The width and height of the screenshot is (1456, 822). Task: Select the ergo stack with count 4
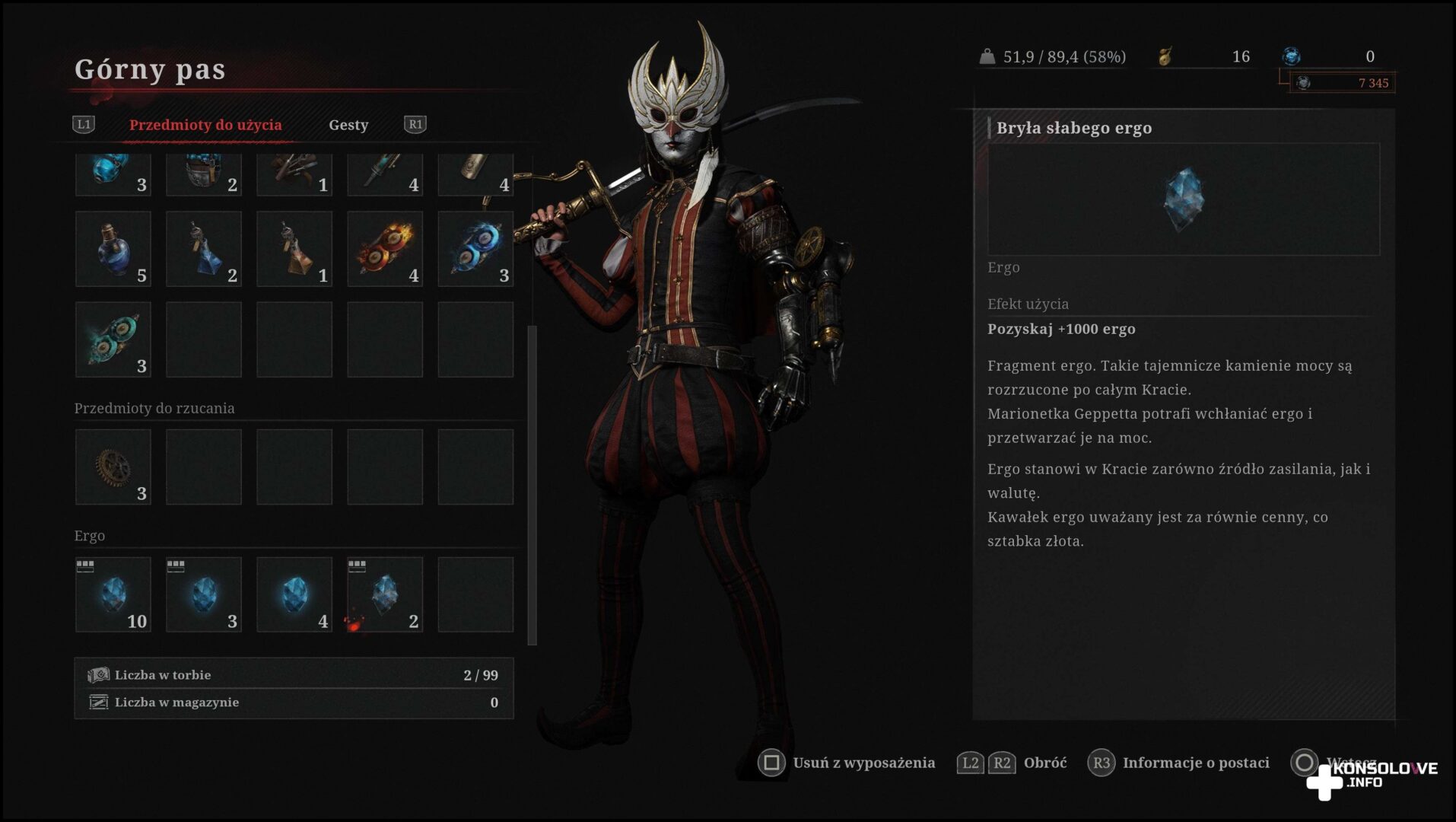294,594
